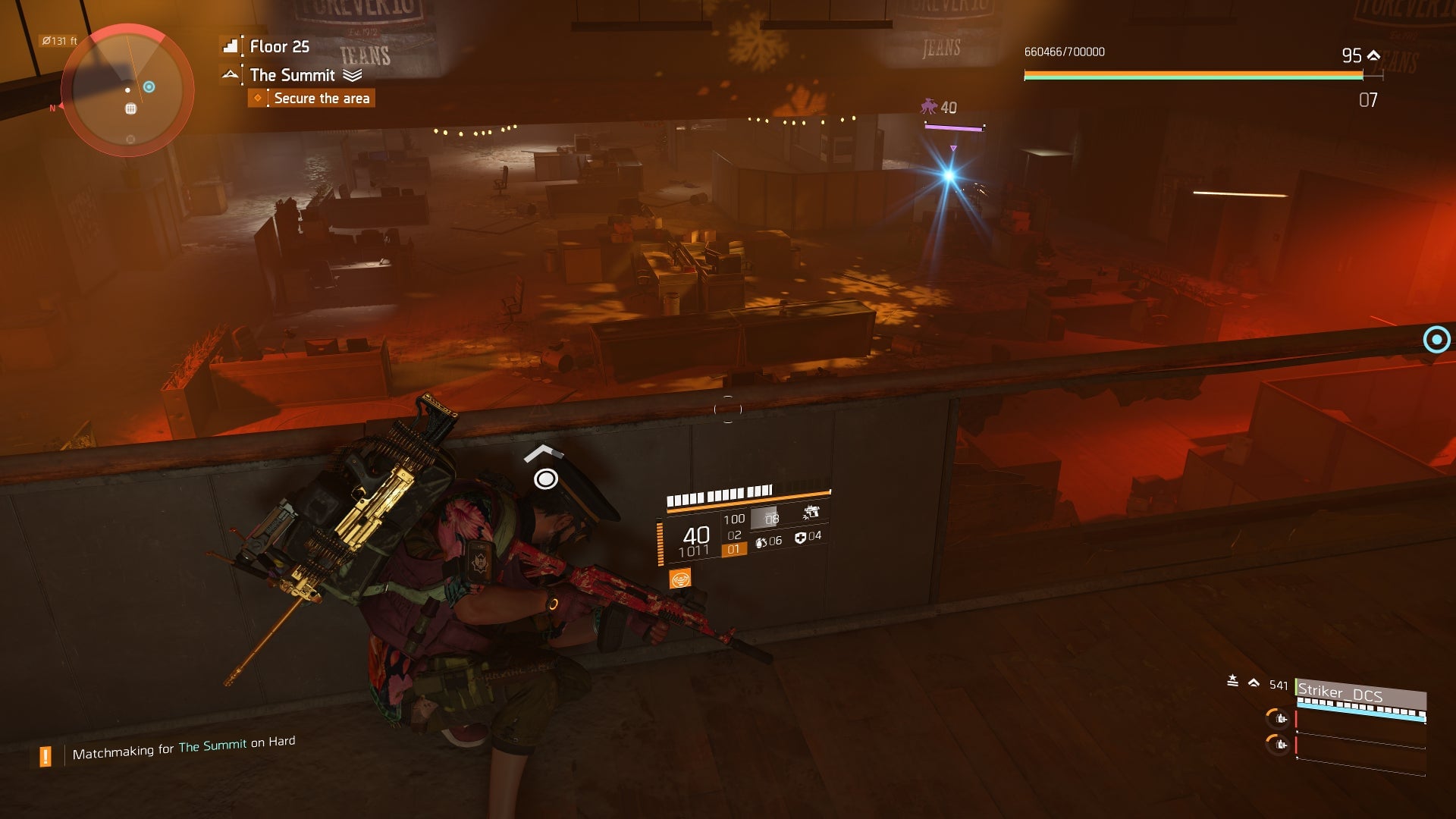Select the sidearm weapon icon
The height and width of the screenshot is (819, 1456).
point(811,512)
